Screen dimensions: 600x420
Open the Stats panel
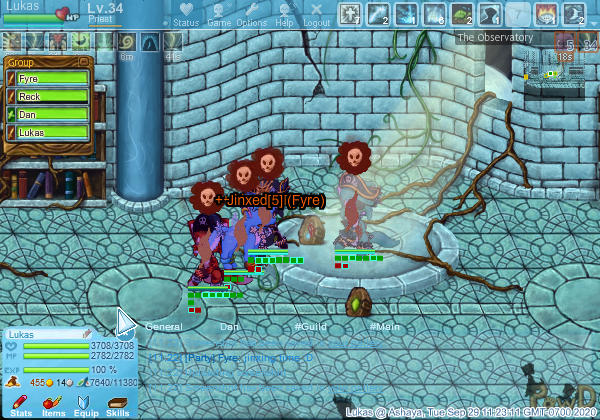(21, 404)
